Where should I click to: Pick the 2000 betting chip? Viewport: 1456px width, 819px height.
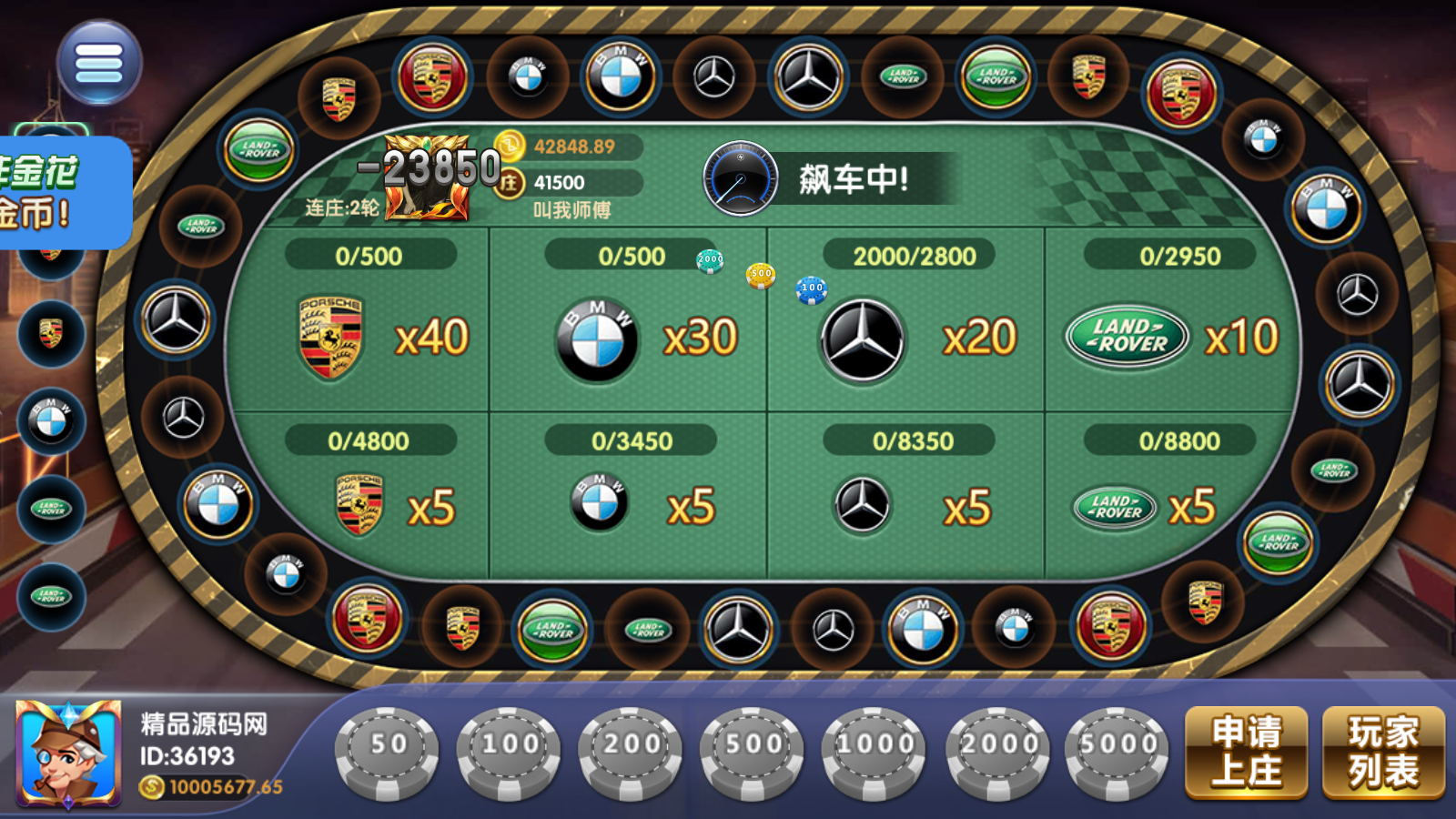click(x=997, y=752)
